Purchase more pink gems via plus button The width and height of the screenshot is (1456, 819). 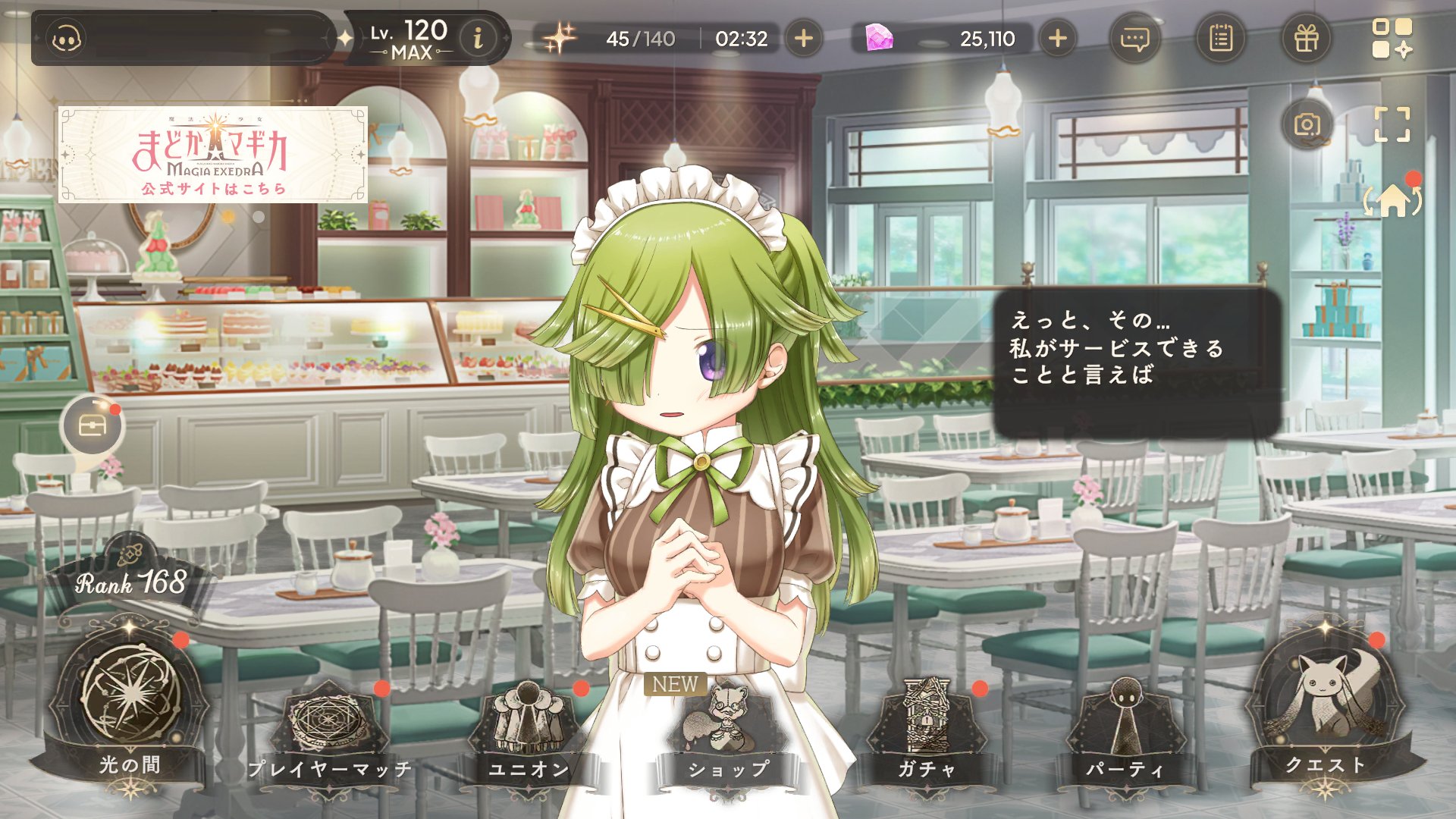(1057, 38)
